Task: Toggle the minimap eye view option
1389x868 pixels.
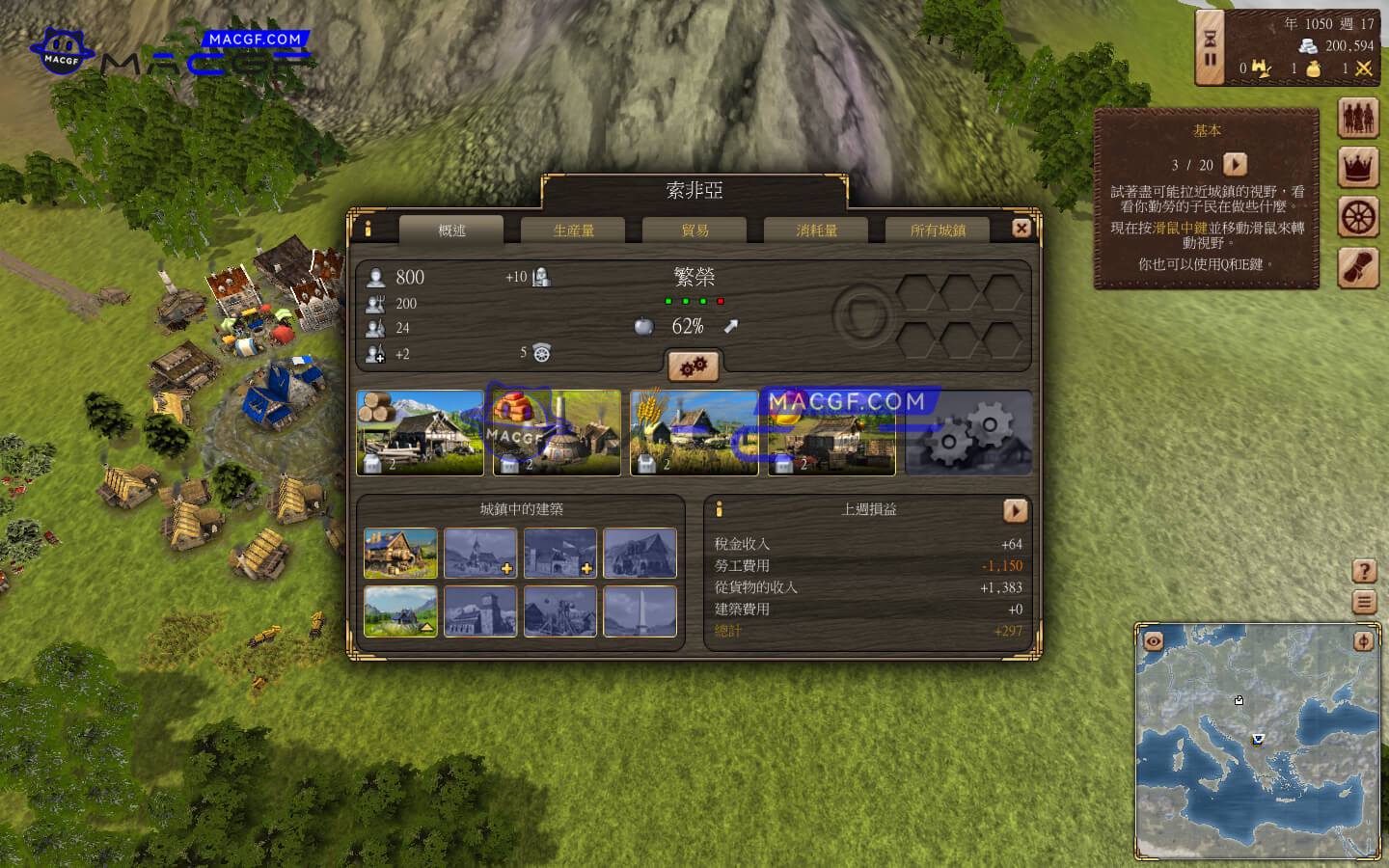Action: pyautogui.click(x=1152, y=641)
